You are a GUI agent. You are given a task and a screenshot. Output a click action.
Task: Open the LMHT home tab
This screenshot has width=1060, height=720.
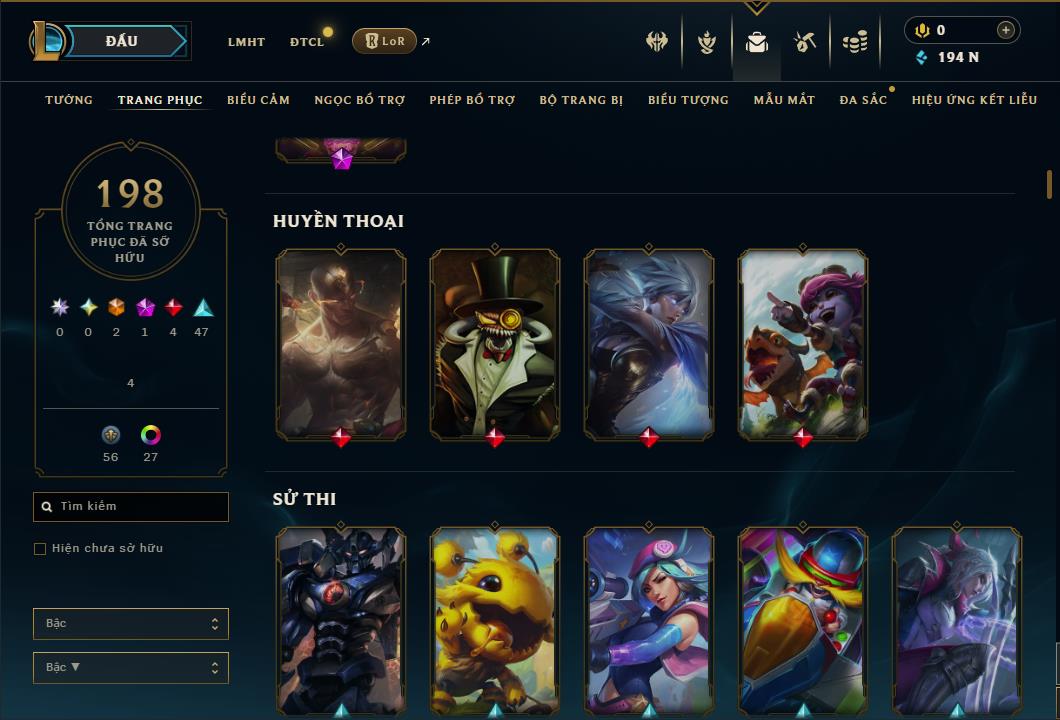click(246, 42)
